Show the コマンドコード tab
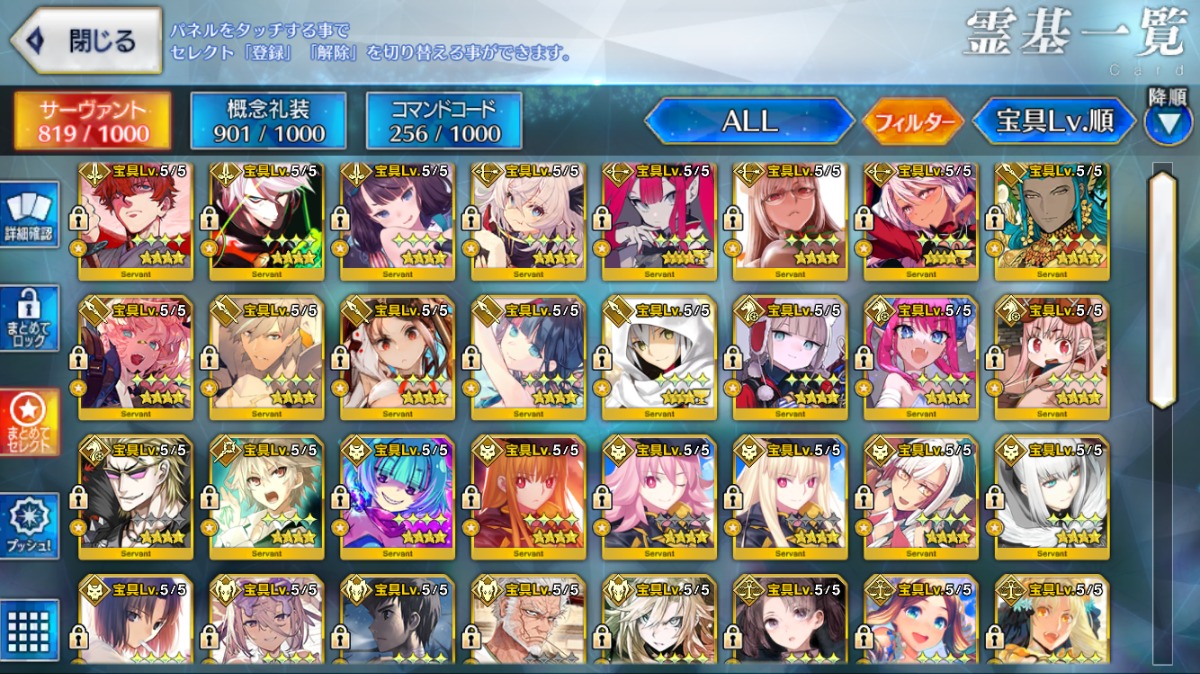Image resolution: width=1200 pixels, height=674 pixels. click(442, 121)
